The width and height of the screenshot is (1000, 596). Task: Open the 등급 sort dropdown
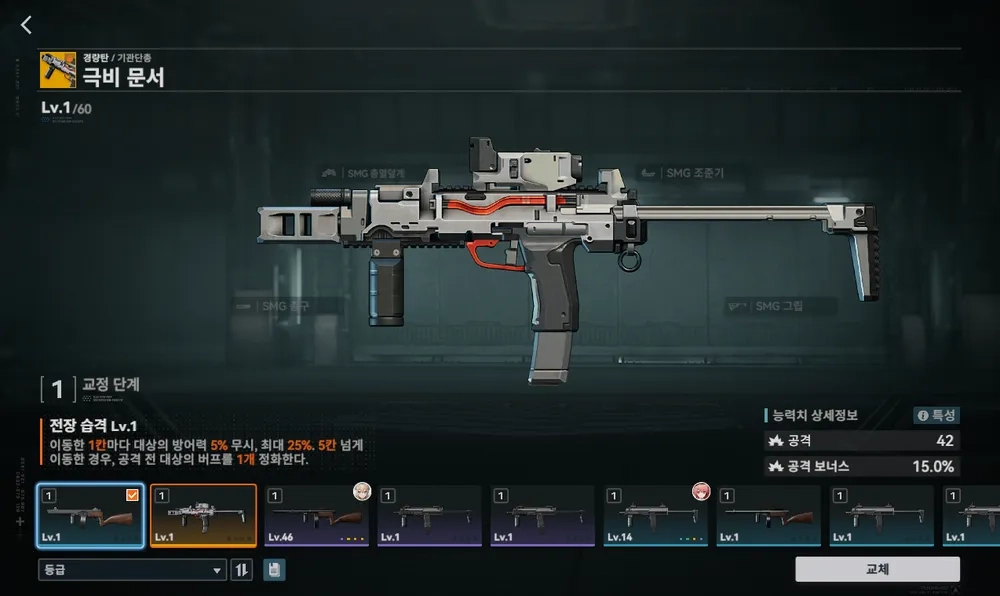point(132,570)
